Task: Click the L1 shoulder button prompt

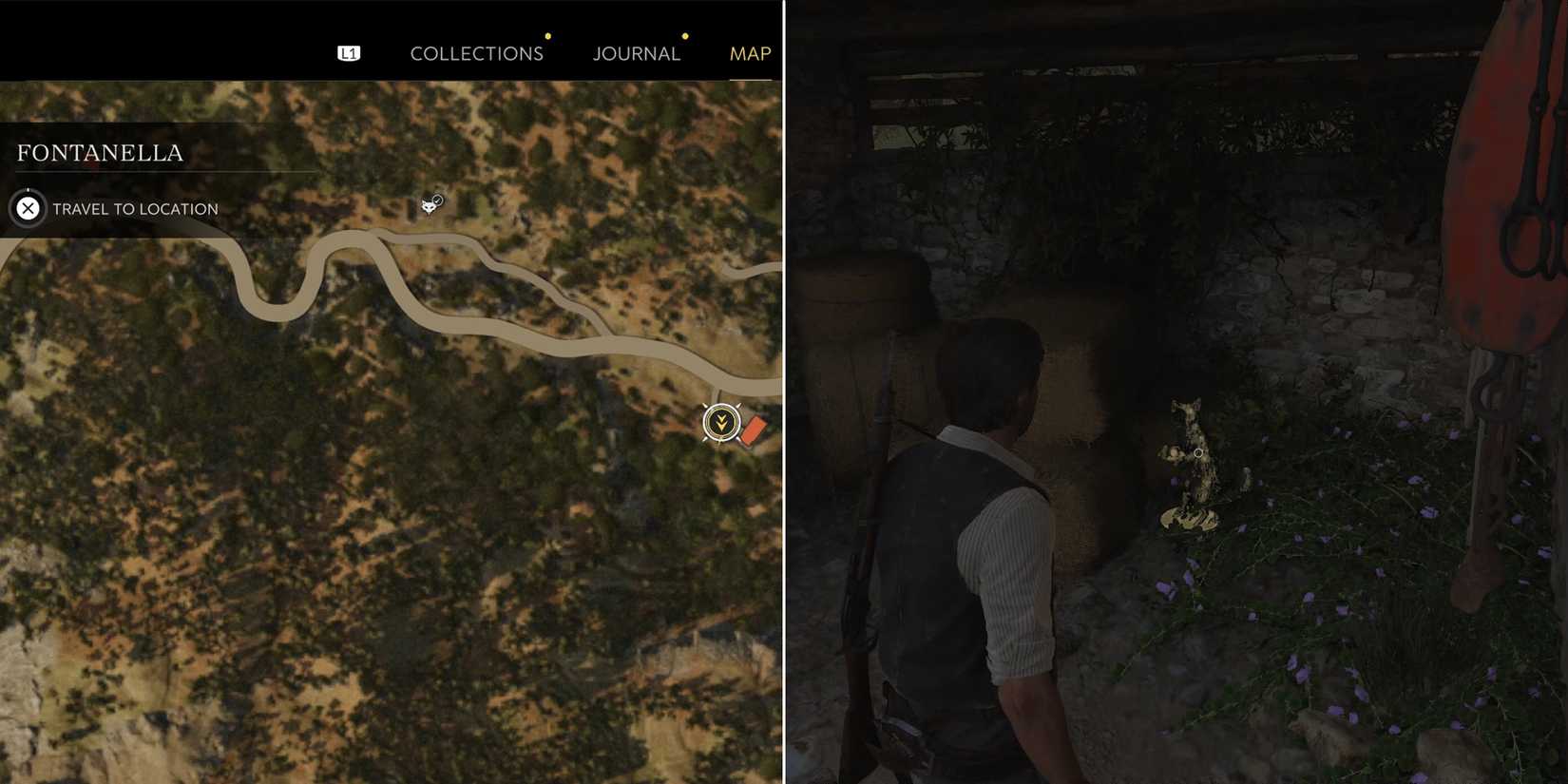Action: tap(348, 52)
